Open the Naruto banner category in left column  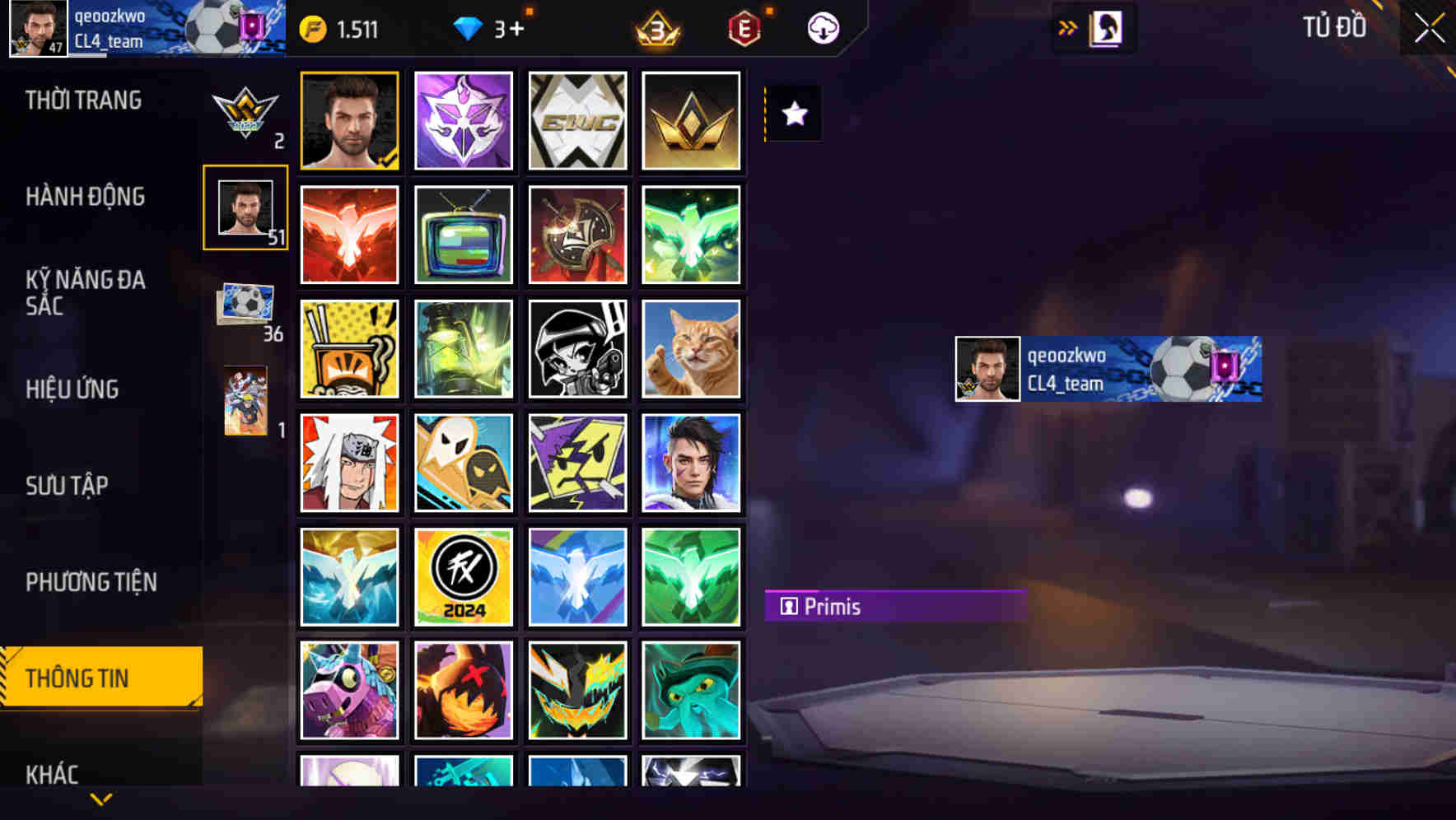[245, 403]
